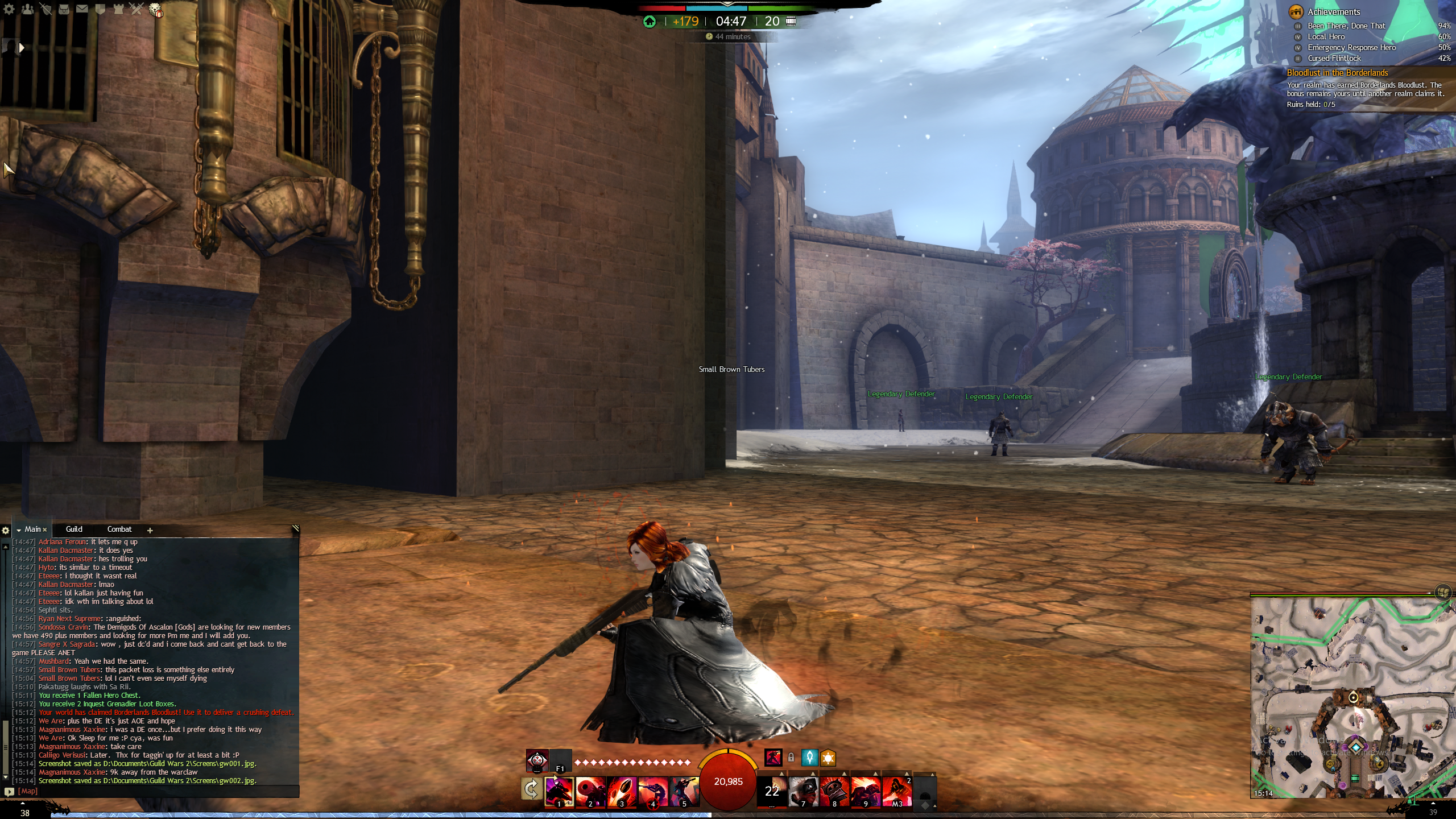Image resolution: width=1456 pixels, height=819 pixels.
Task: Open the mail envelope icon
Action: coord(82,9)
